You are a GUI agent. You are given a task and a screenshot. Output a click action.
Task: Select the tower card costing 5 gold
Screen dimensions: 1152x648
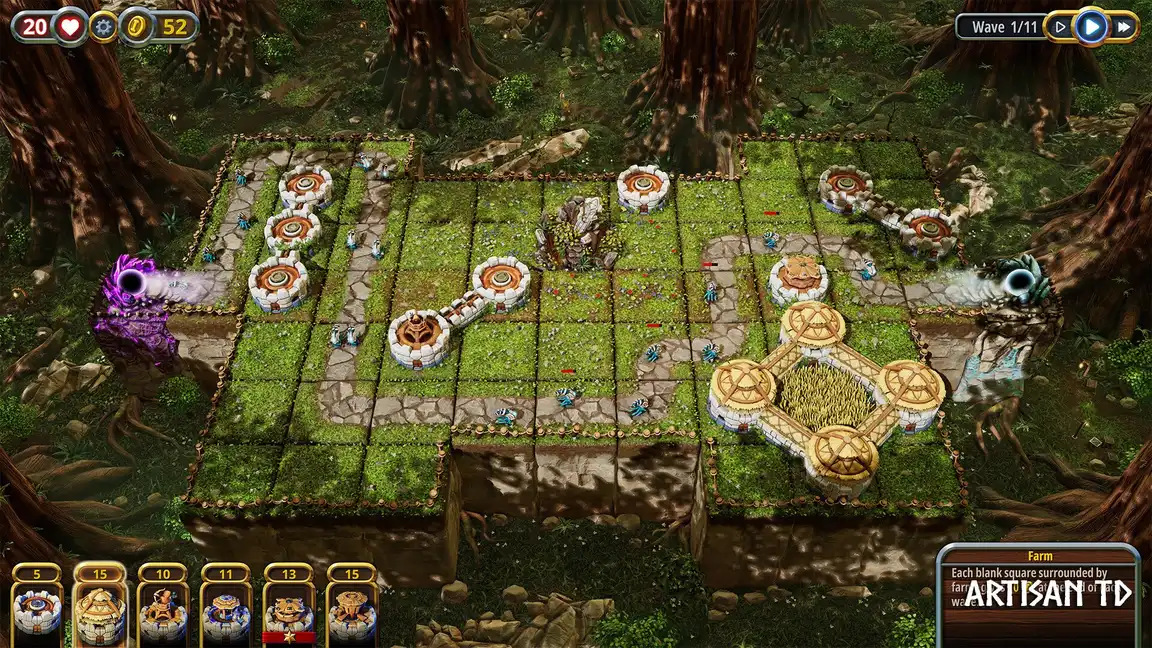point(38,607)
